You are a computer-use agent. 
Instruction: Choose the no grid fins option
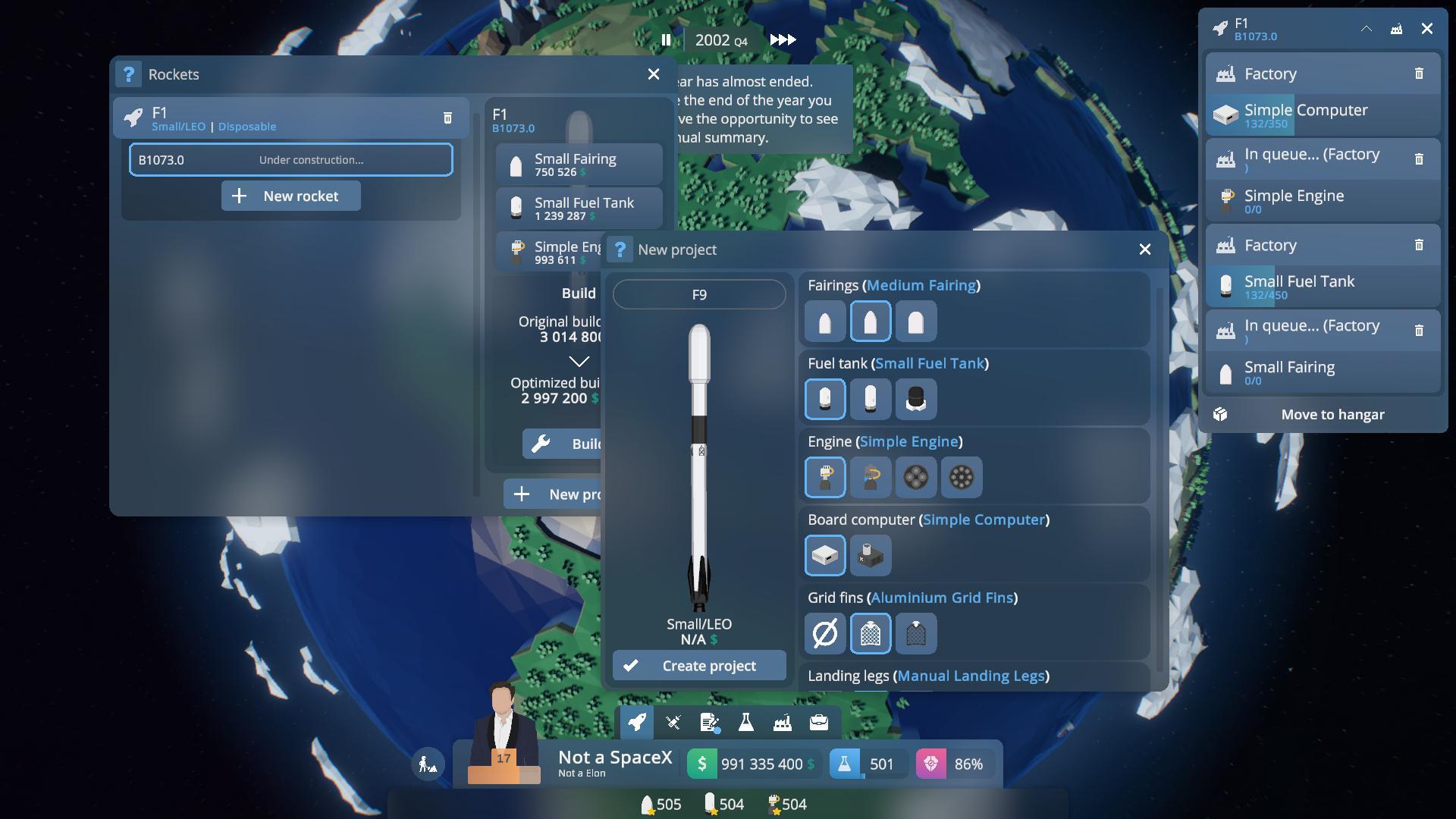coord(825,633)
